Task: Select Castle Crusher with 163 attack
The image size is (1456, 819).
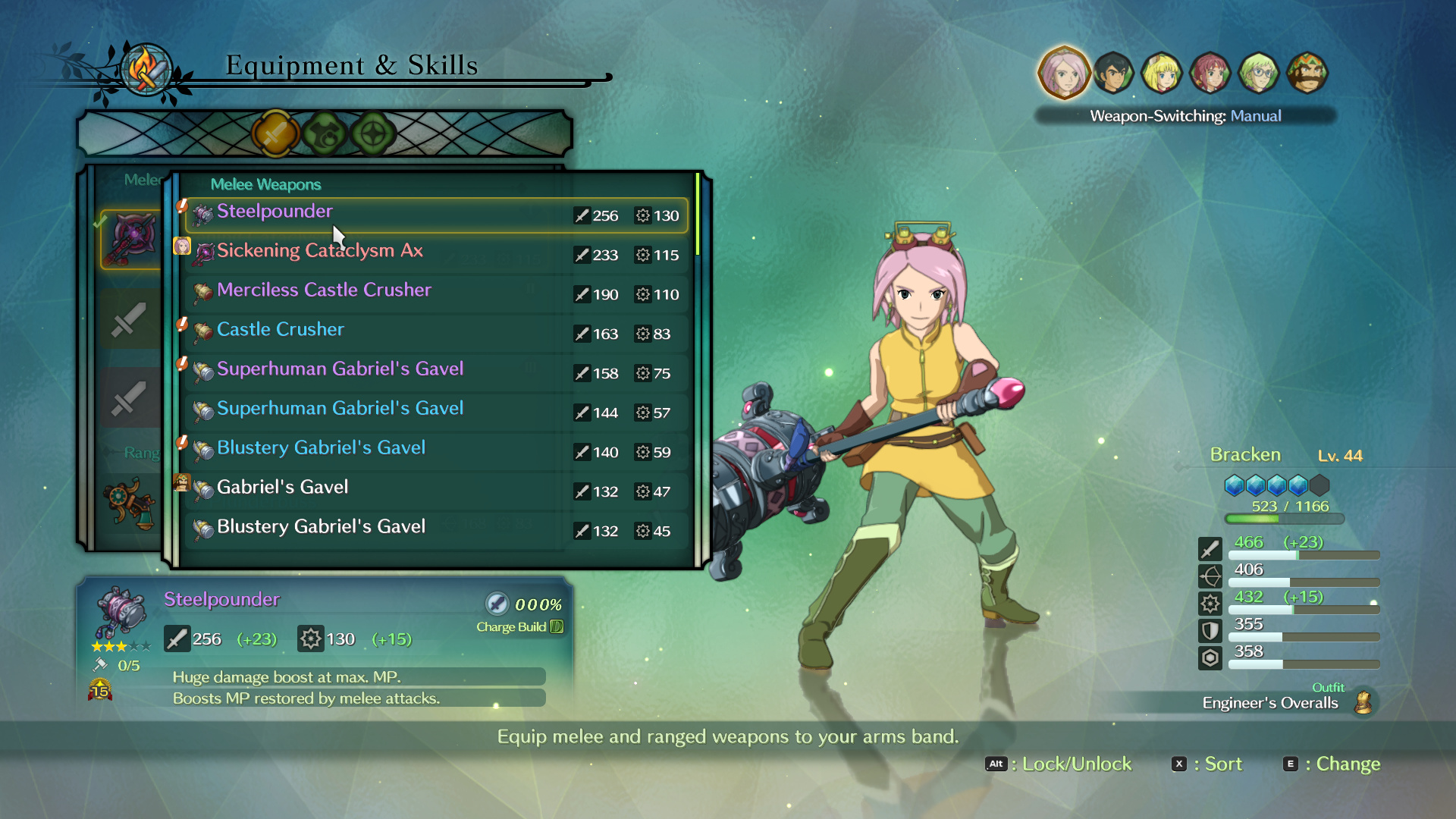Action: click(x=436, y=334)
